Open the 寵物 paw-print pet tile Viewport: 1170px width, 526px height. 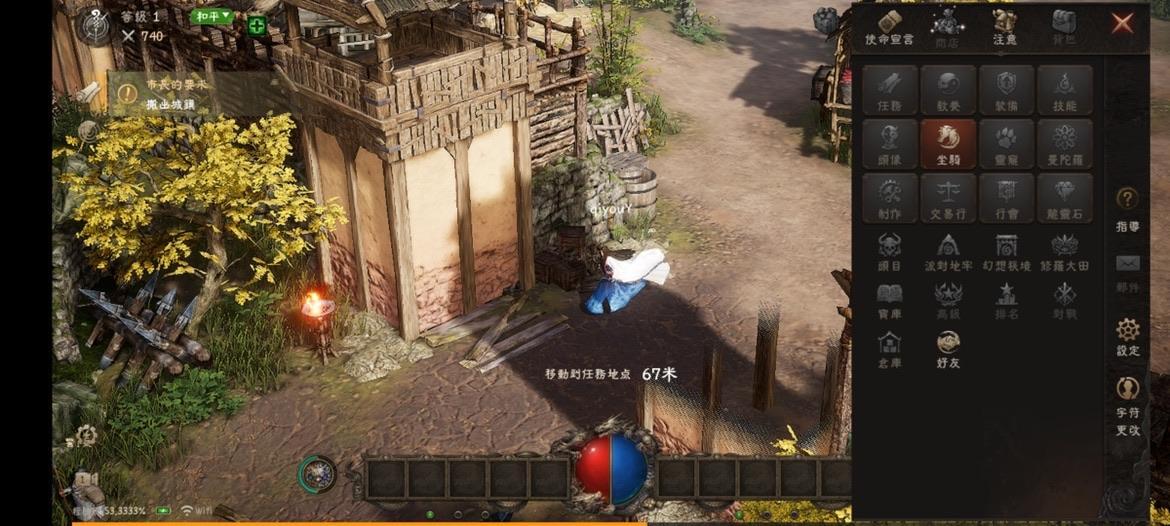click(x=1006, y=144)
